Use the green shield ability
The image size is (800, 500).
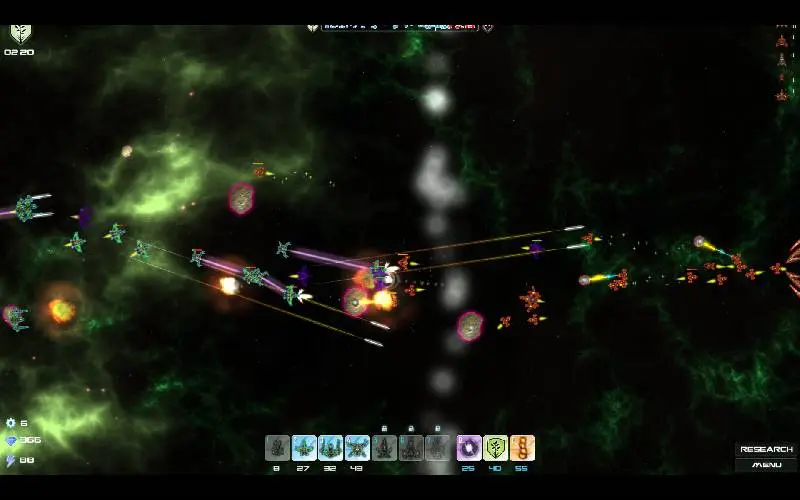[x=496, y=448]
